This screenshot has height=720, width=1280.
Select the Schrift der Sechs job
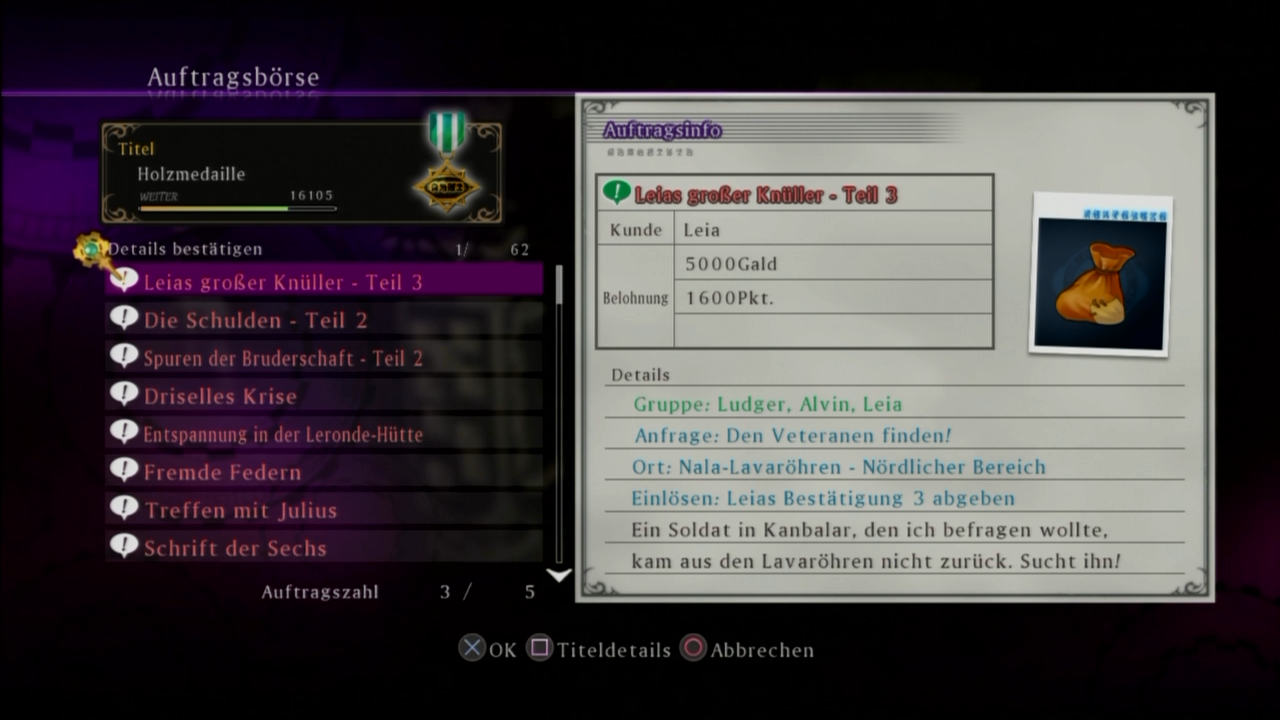[324, 548]
